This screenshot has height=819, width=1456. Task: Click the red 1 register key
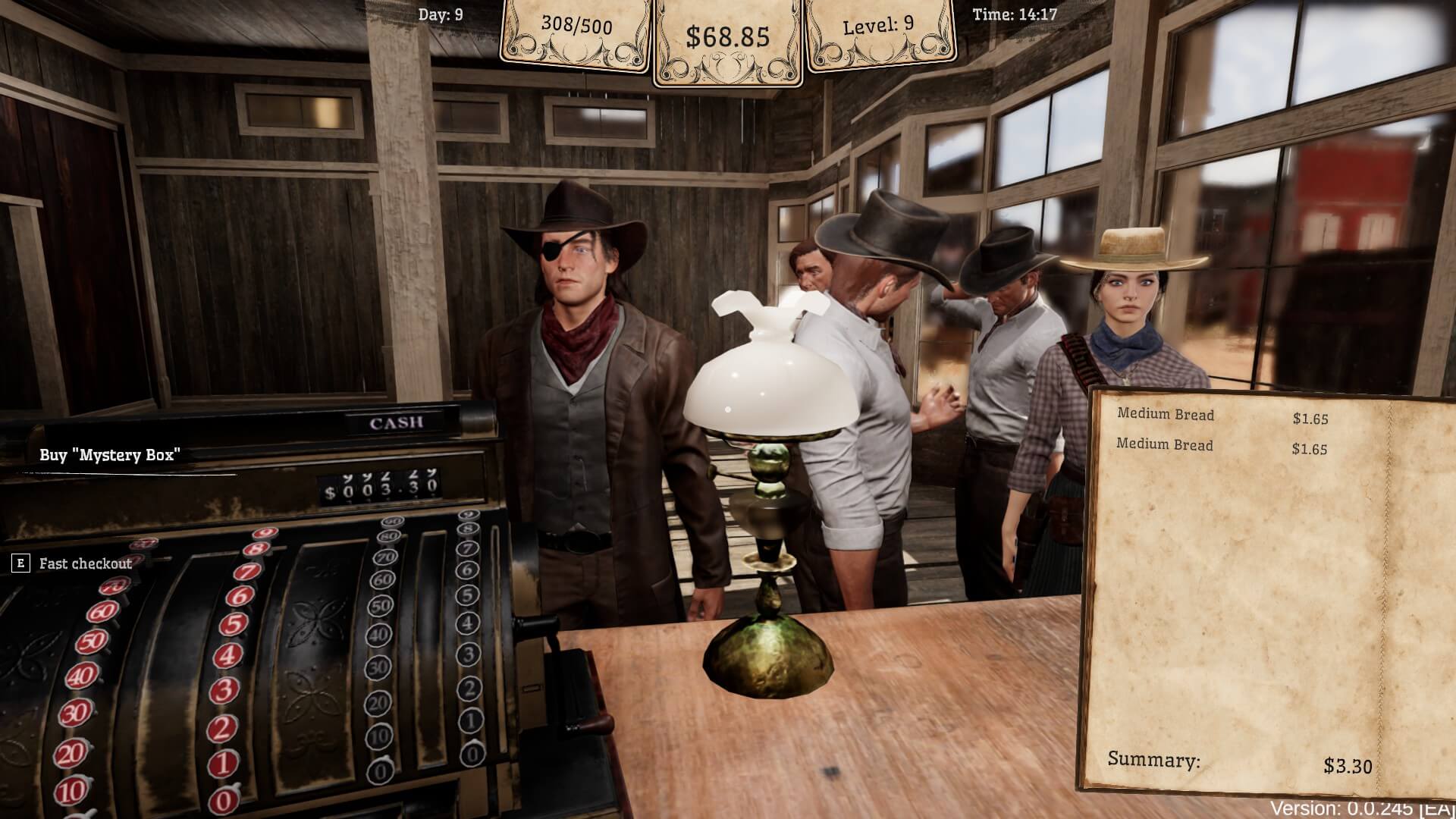(222, 764)
